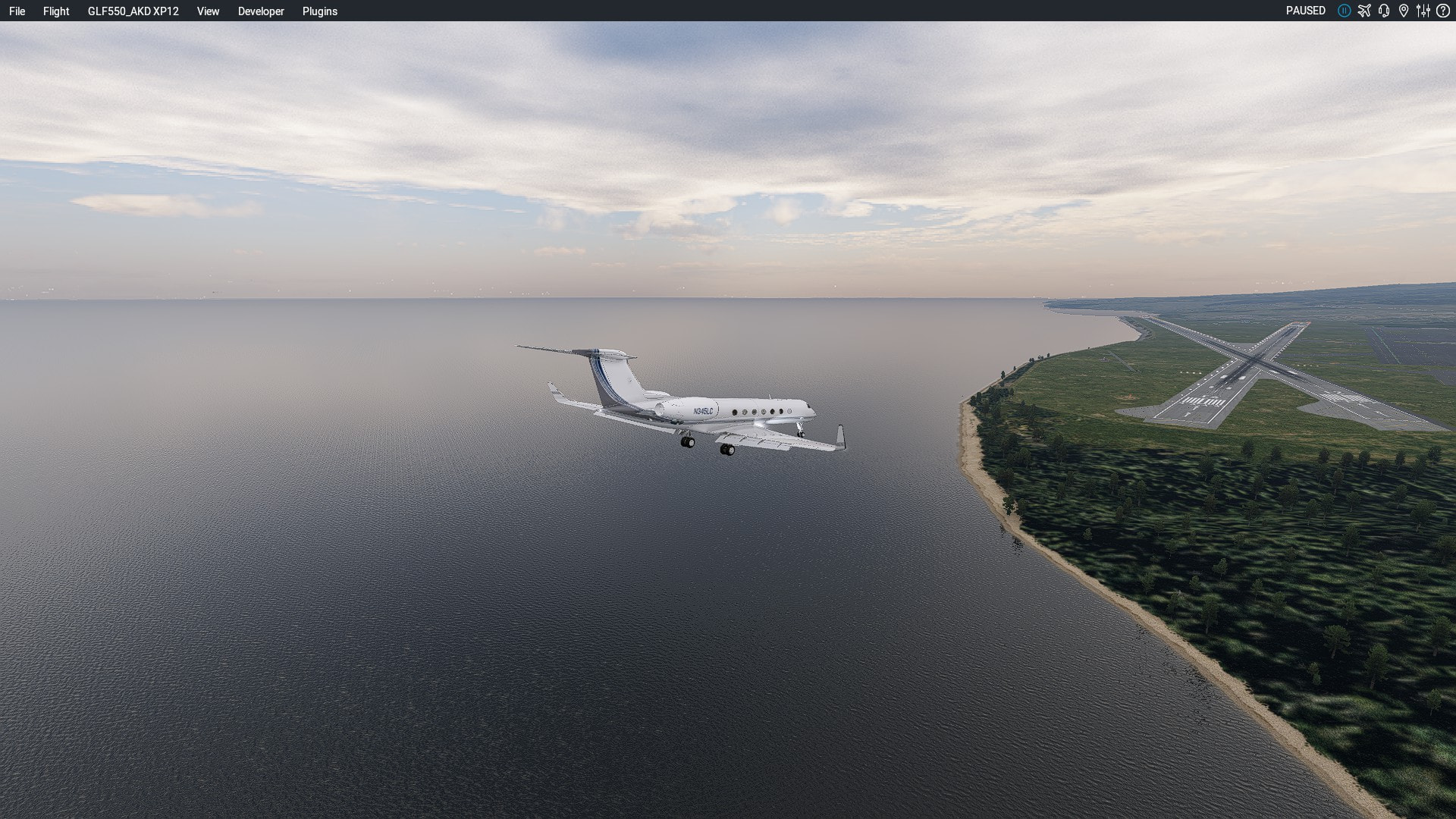Open the Plugins menu
Screen dimensions: 1456x819
click(319, 11)
